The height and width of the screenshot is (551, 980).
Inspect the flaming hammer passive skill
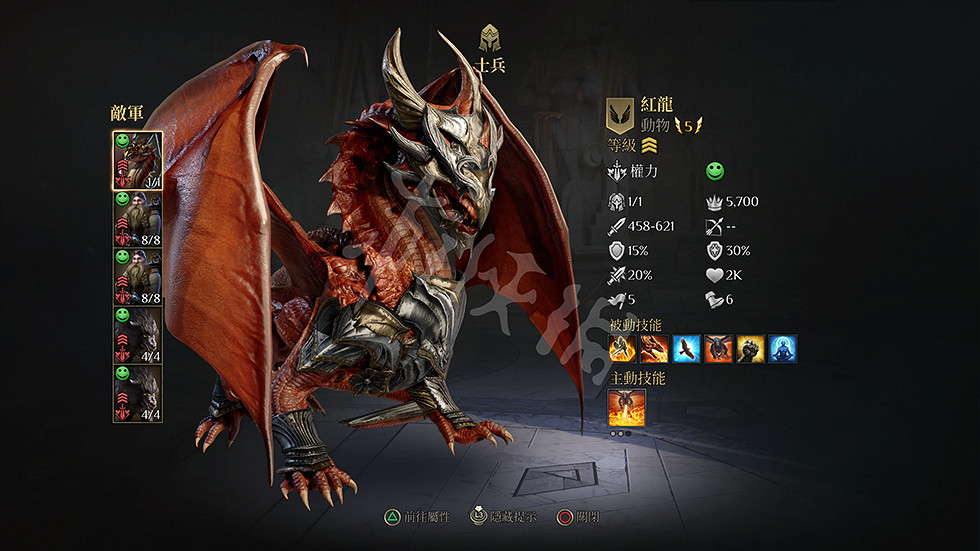[622, 349]
